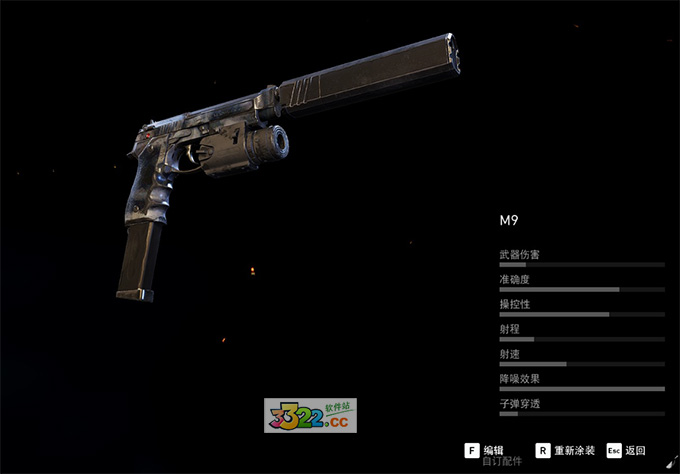Go back with the 返回 button
This screenshot has height=474, width=680.
(x=626, y=451)
